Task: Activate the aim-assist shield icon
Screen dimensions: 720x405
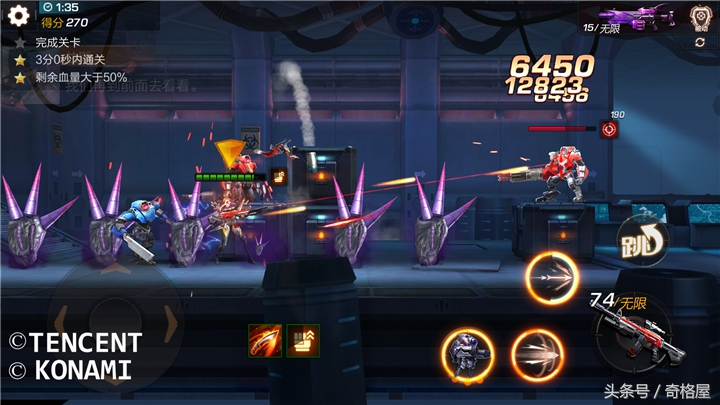Action: [699, 15]
